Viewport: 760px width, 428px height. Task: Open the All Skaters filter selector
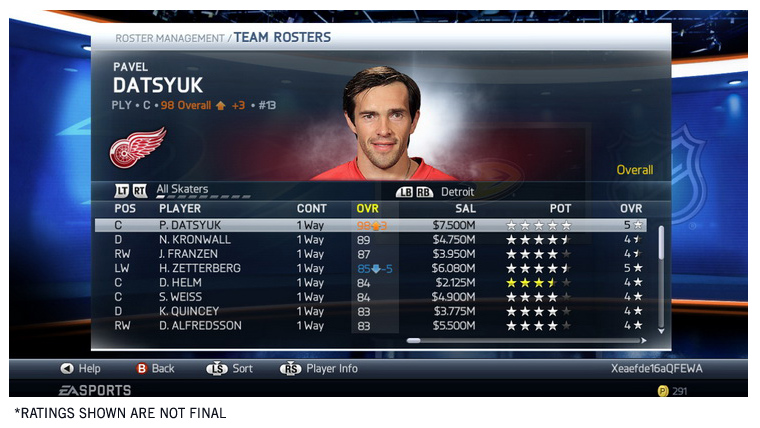pyautogui.click(x=182, y=189)
